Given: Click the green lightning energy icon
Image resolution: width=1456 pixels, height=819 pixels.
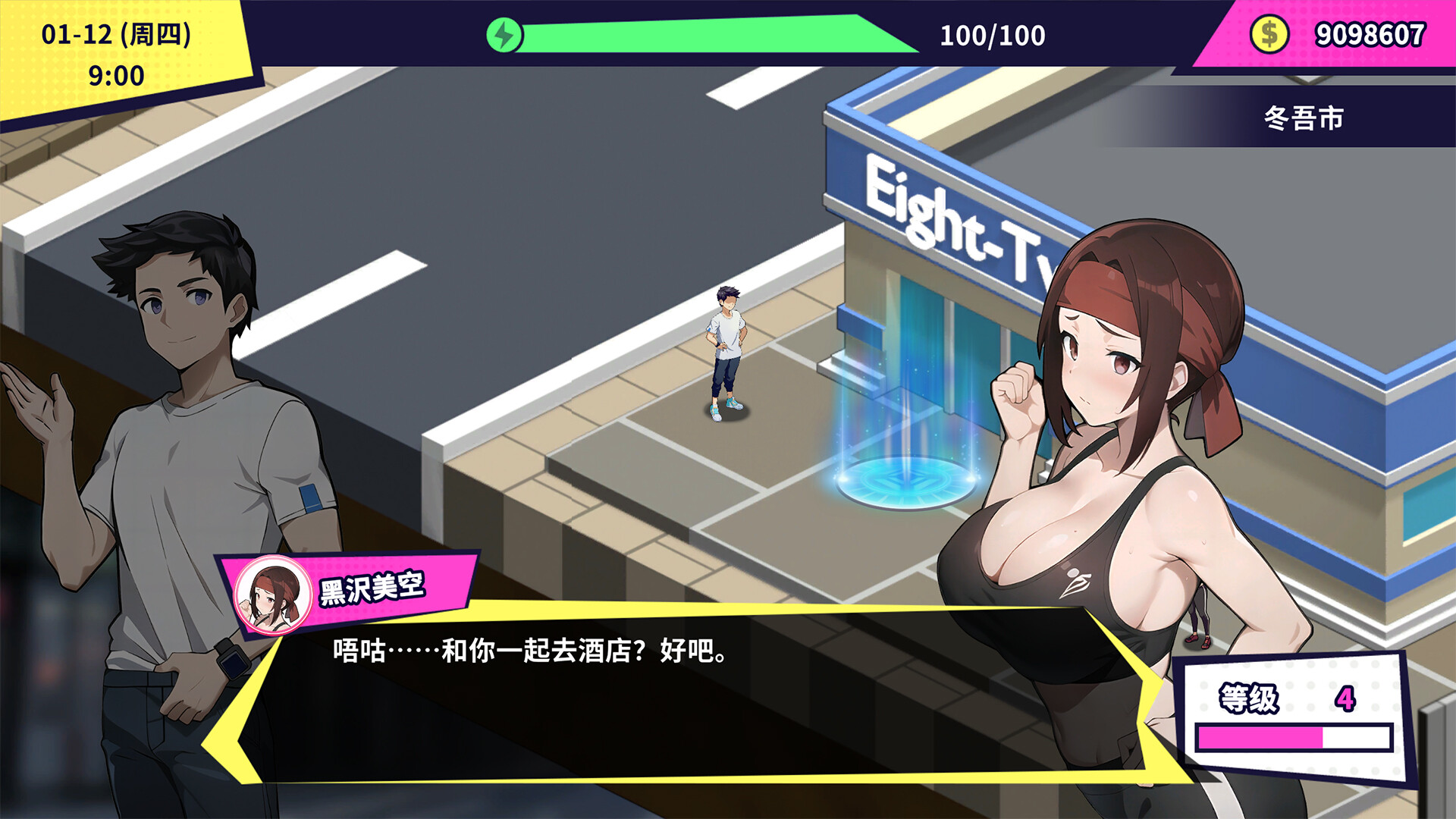Looking at the screenshot, I should coord(504,33).
